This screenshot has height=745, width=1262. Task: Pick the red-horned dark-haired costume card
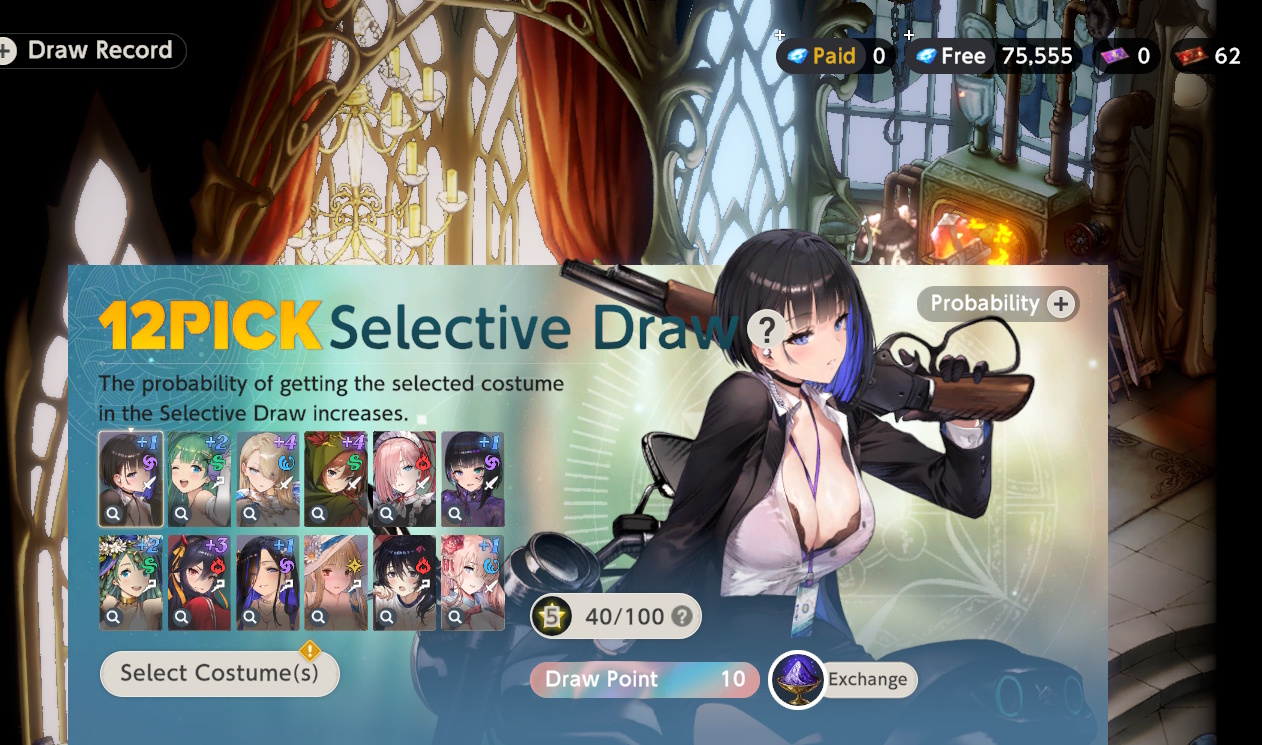tap(199, 582)
